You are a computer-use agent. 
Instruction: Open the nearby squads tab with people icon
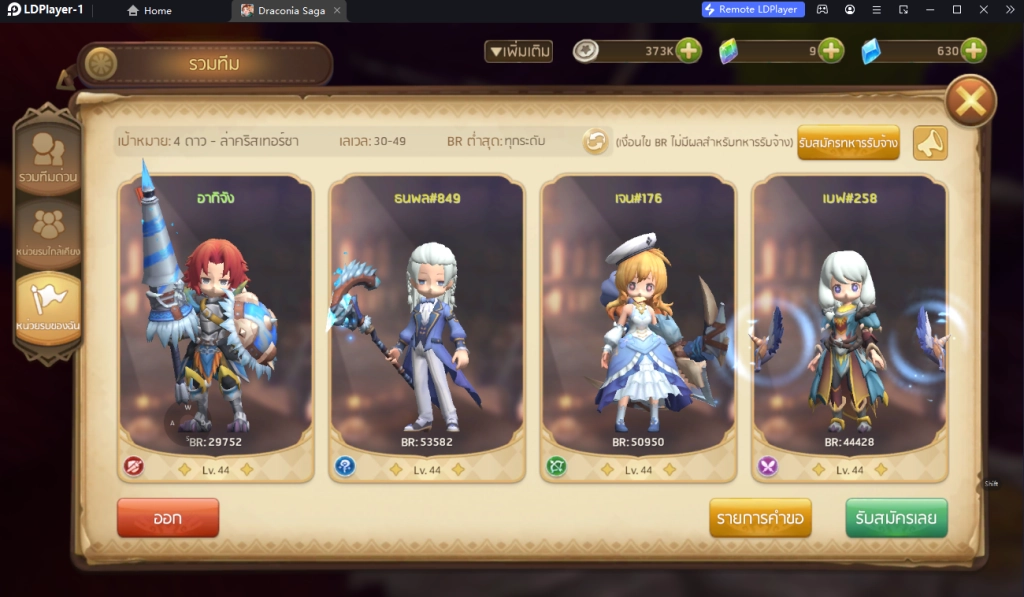pyautogui.click(x=48, y=232)
